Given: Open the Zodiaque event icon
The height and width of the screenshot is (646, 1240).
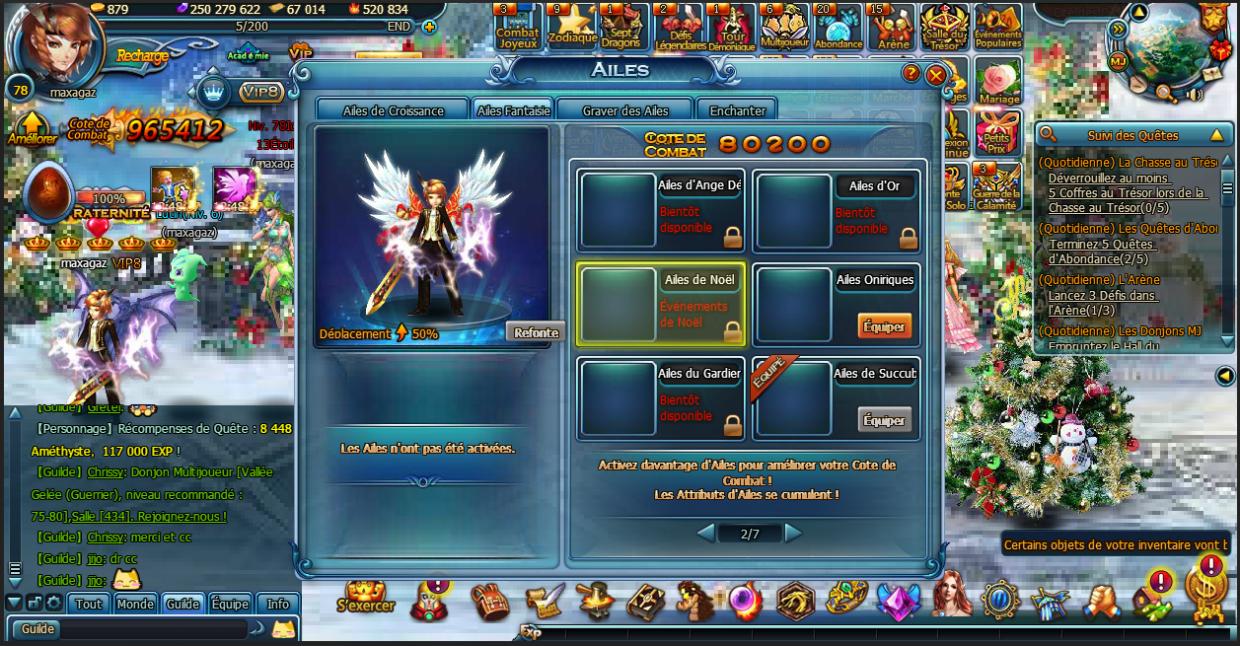Looking at the screenshot, I should 572,27.
